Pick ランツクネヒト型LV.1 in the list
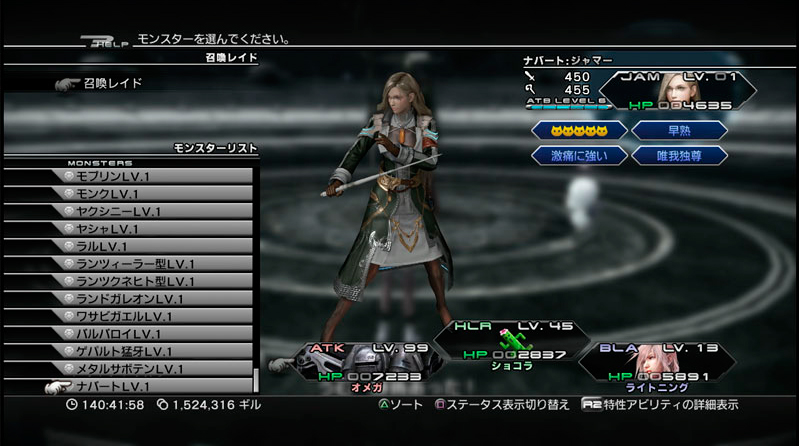The image size is (799, 446). pos(150,281)
